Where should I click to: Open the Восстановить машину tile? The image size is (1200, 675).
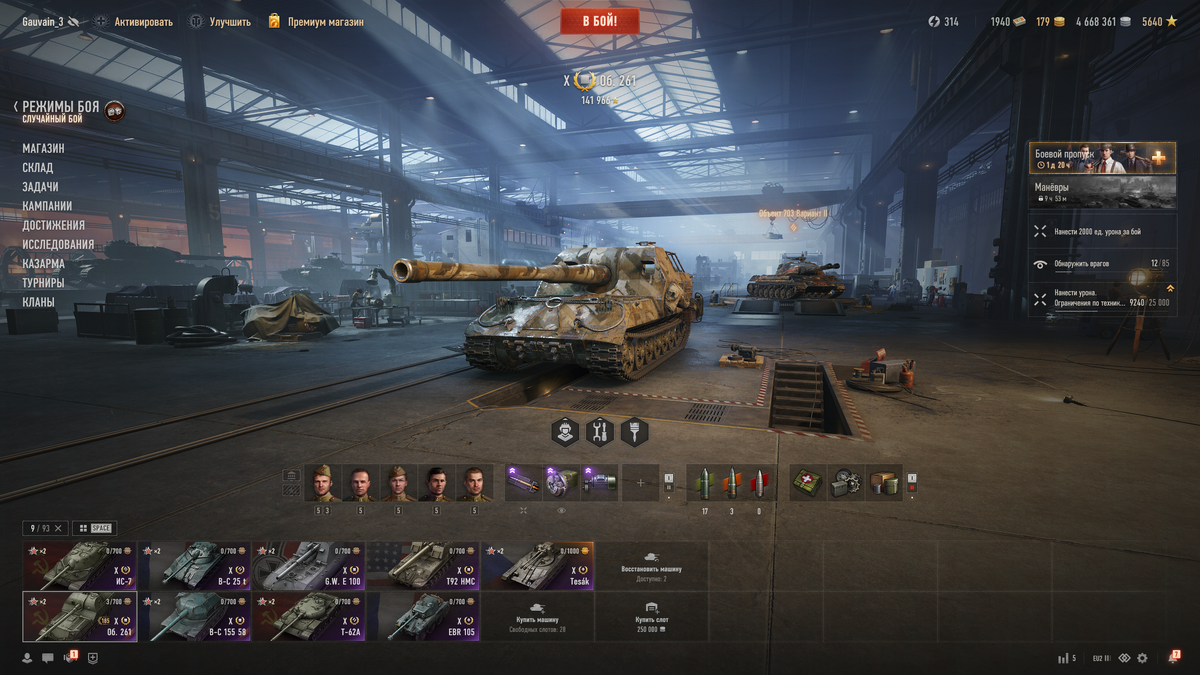click(x=651, y=566)
